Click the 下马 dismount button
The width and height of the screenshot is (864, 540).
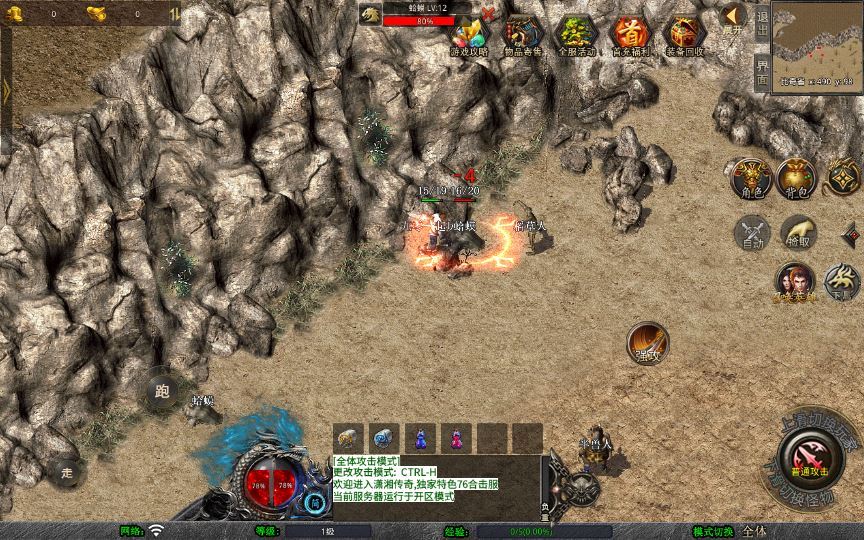pyautogui.click(x=842, y=282)
